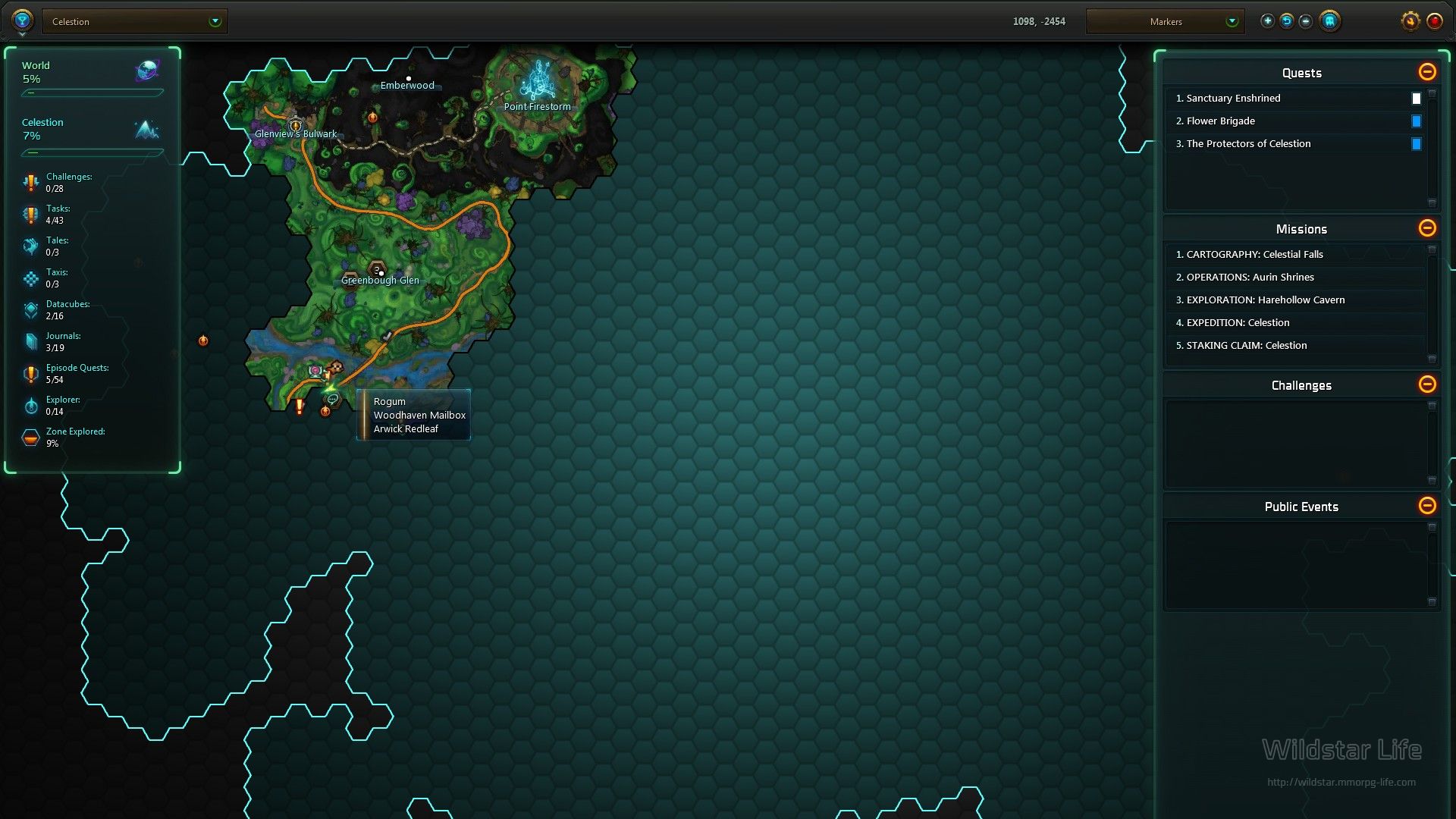Select the Sanctuary Enshrined quest
This screenshot has width=1456, height=819.
coord(1233,99)
